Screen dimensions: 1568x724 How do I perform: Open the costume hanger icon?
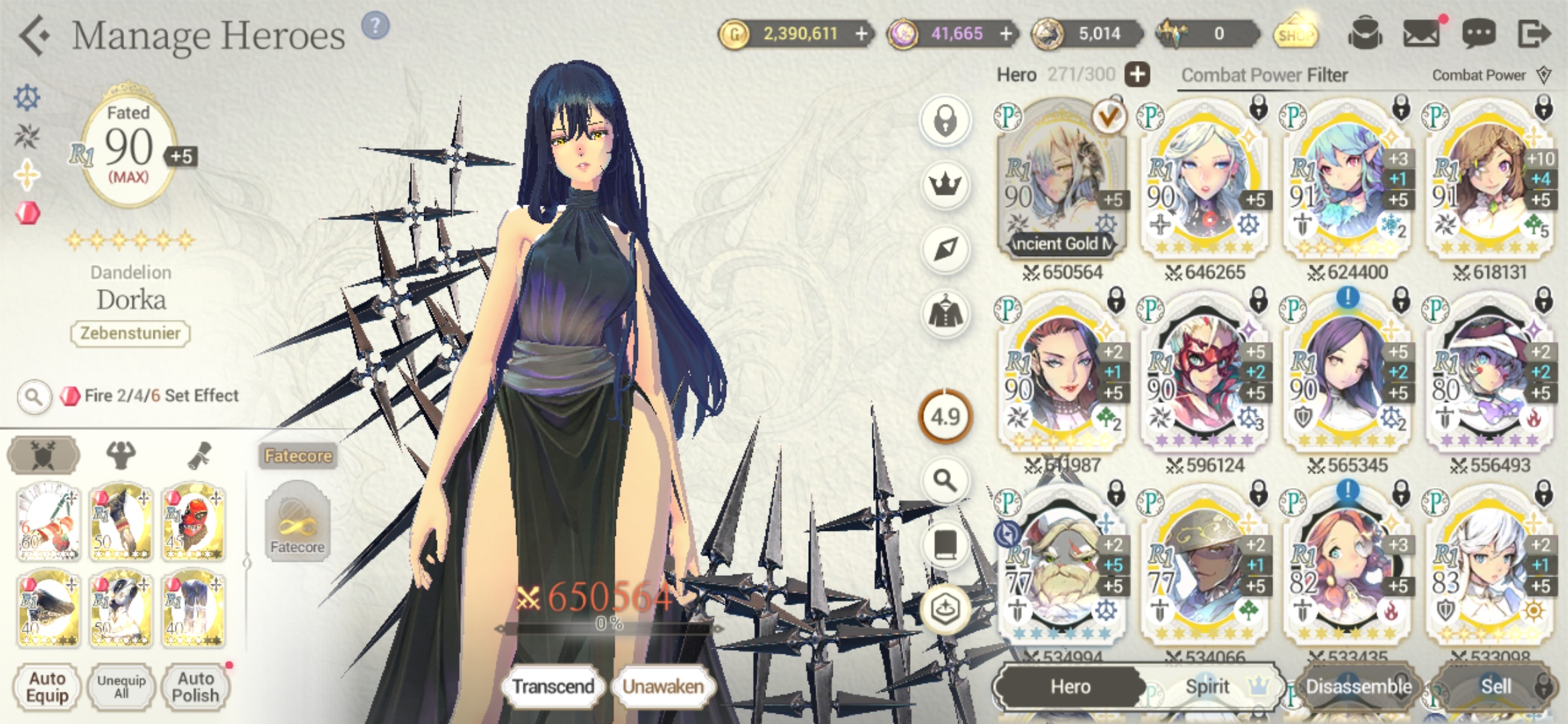(x=945, y=313)
